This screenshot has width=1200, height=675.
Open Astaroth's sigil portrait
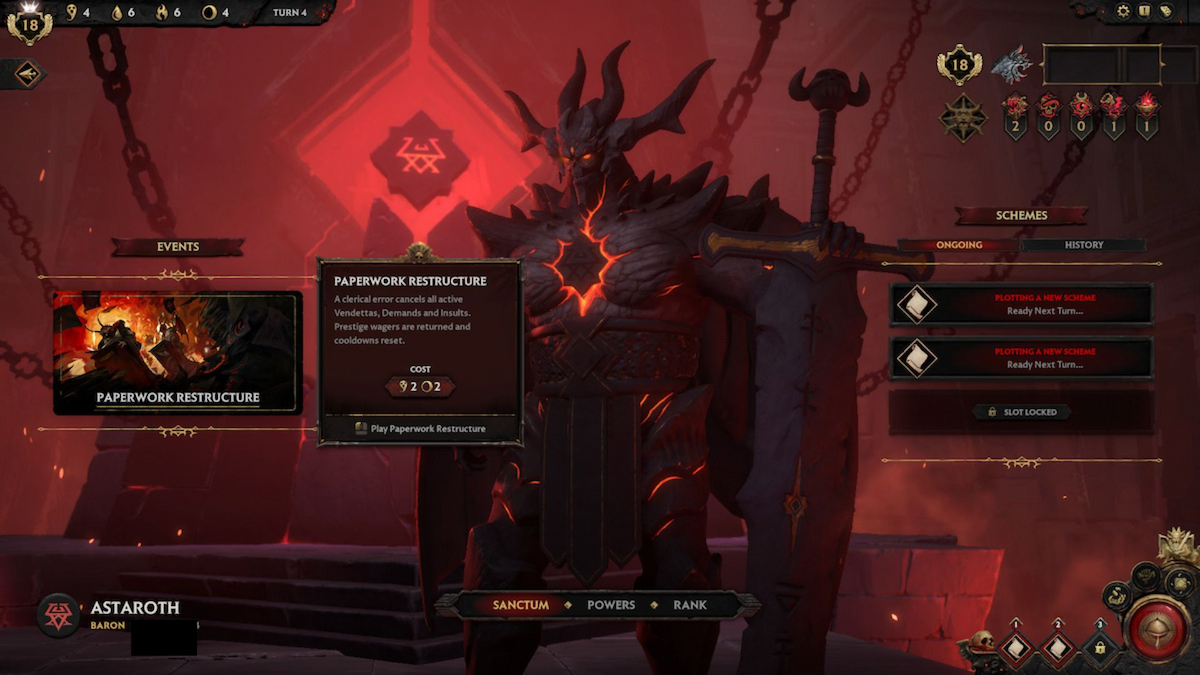58,615
